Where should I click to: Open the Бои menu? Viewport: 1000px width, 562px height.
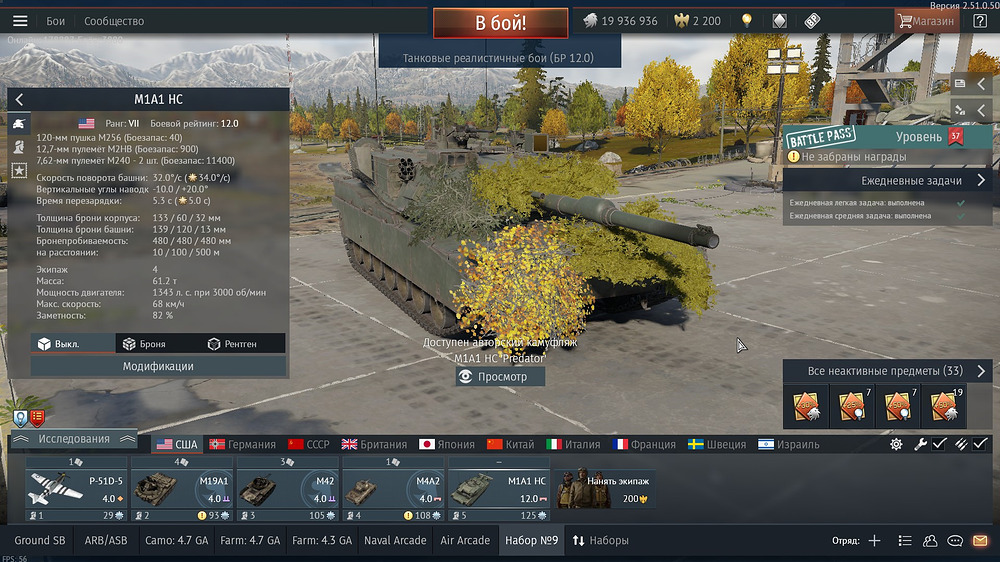point(56,21)
